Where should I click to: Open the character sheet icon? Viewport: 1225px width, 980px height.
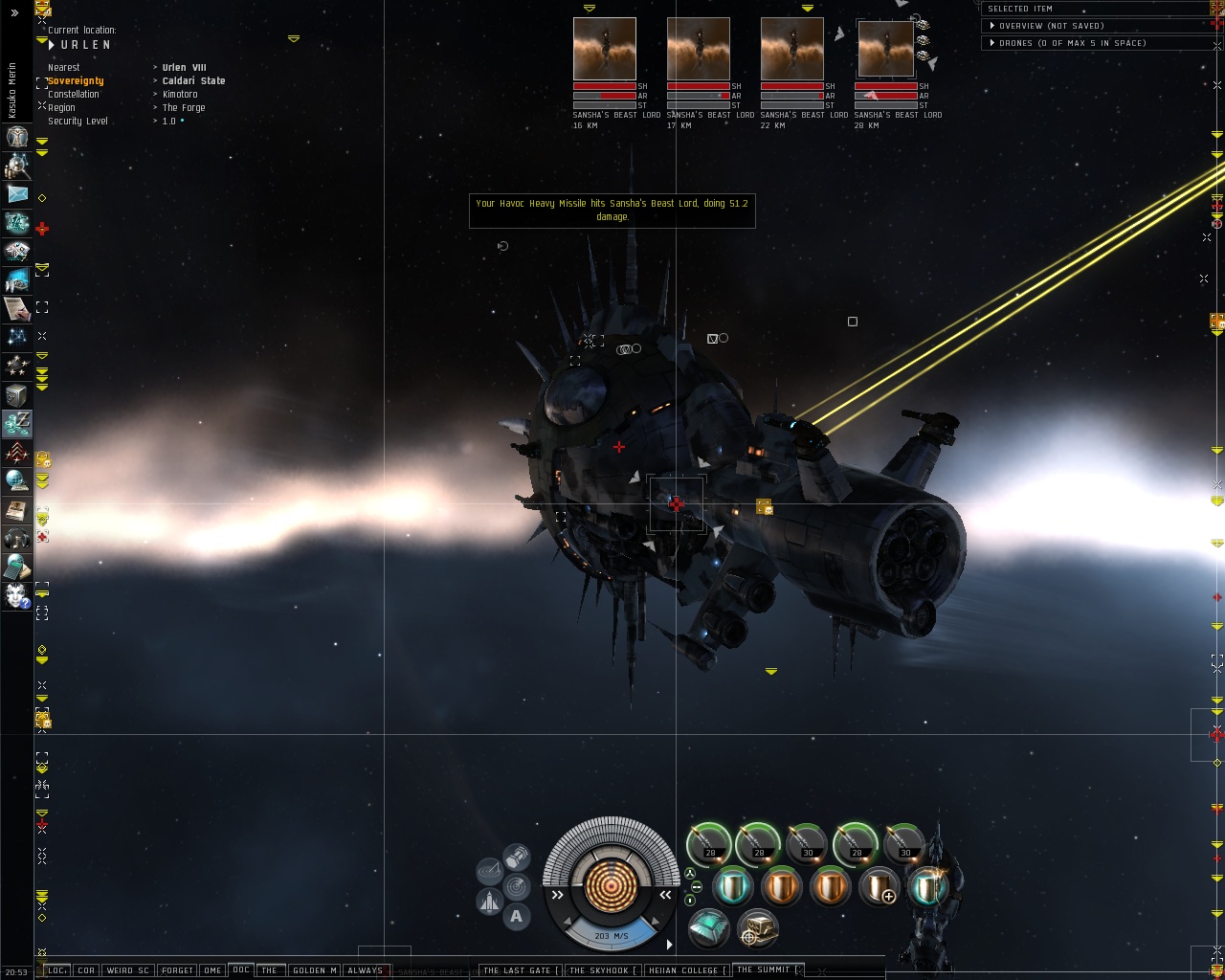pyautogui.click(x=17, y=137)
